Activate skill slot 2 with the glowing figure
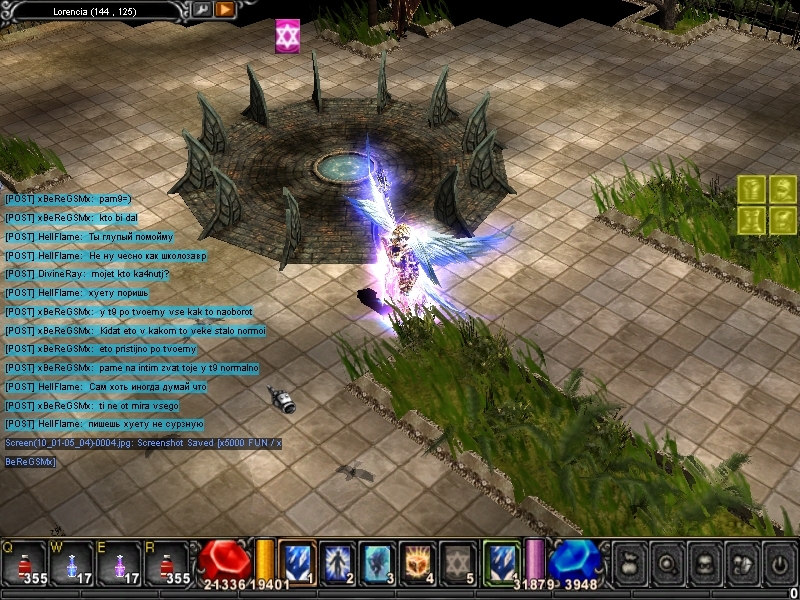The height and width of the screenshot is (600, 800). [337, 560]
